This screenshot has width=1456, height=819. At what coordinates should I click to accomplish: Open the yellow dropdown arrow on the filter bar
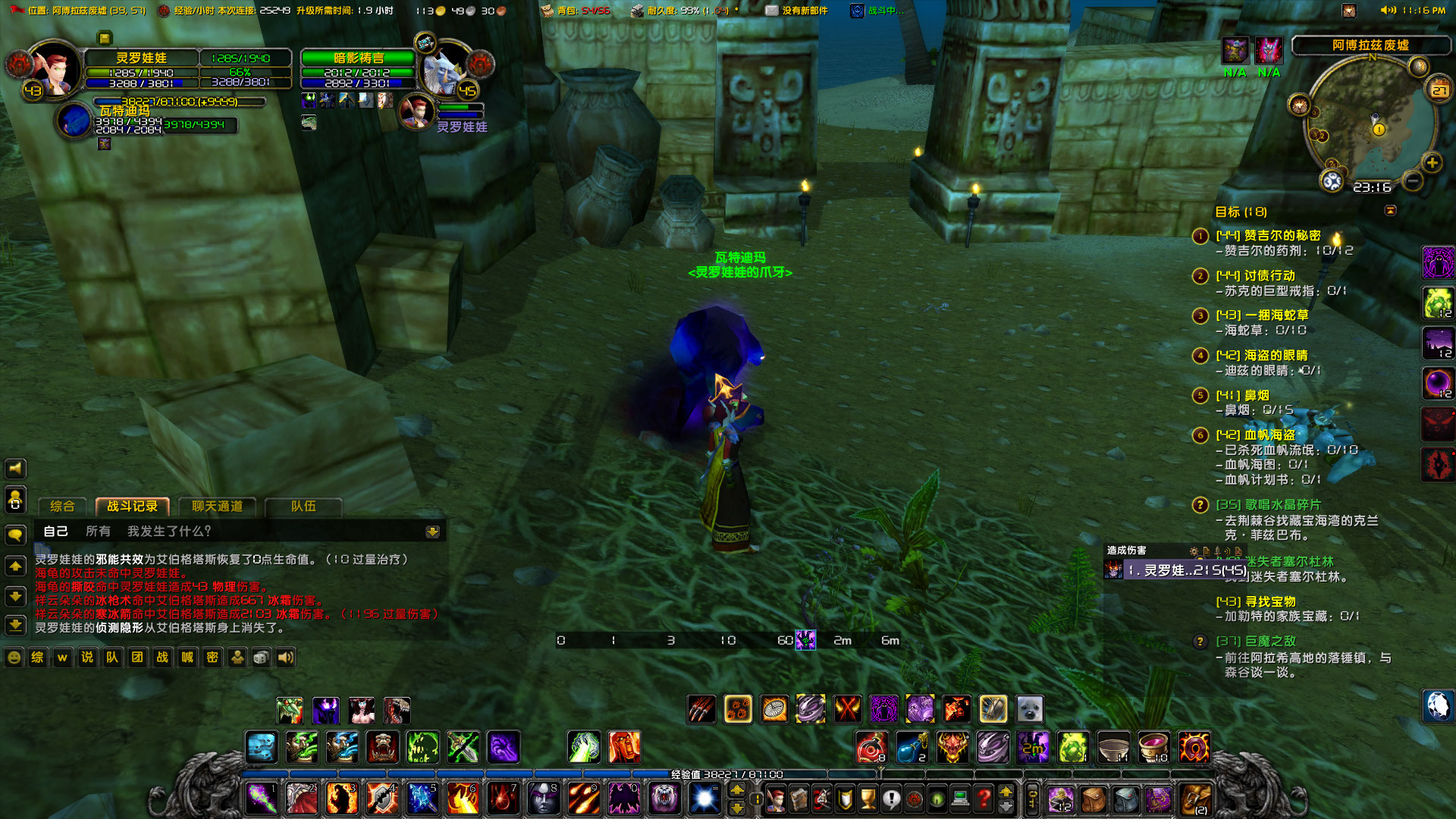click(432, 532)
